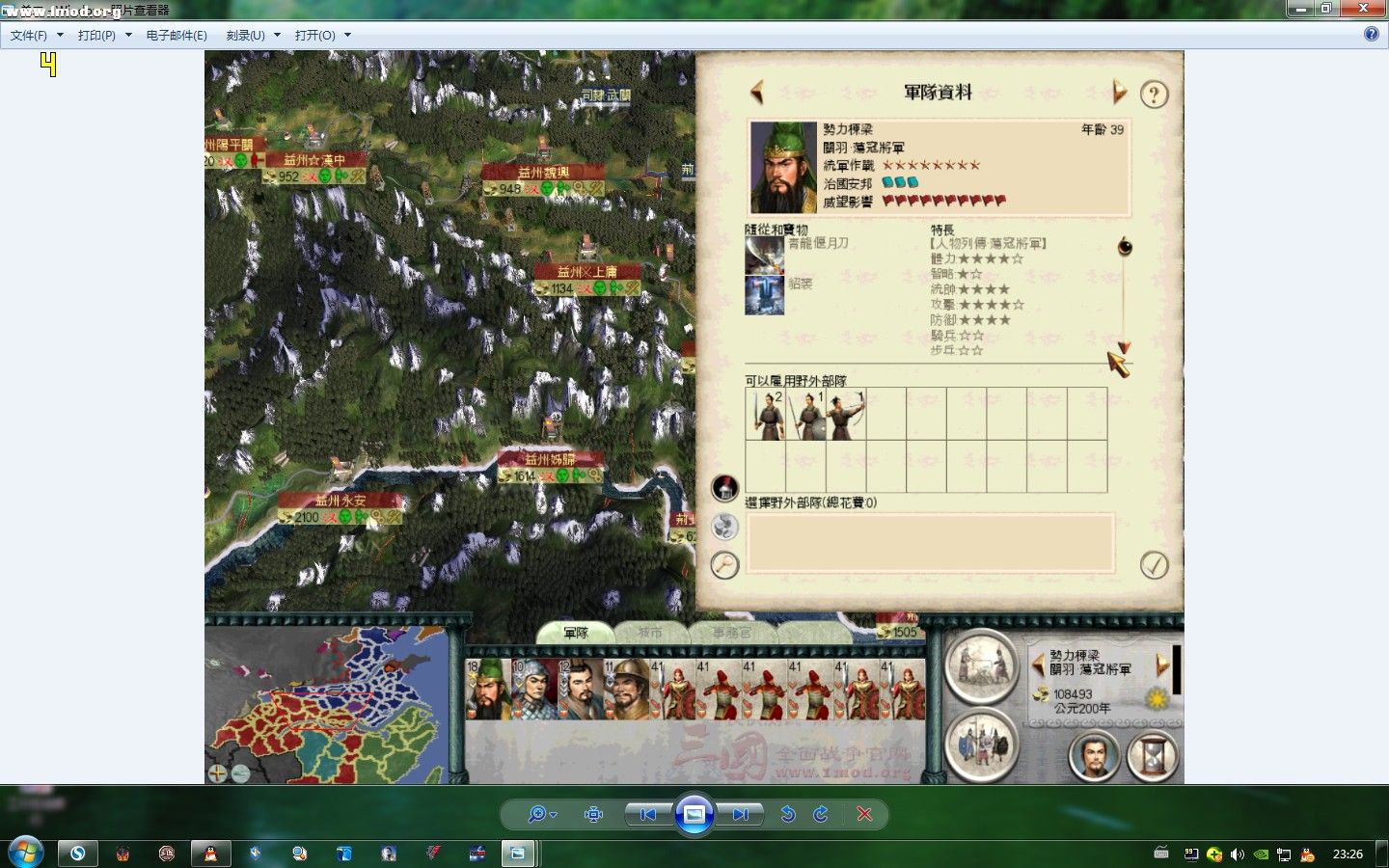The height and width of the screenshot is (868, 1389).
Task: Toggle slideshow playback in Photo Viewer
Action: point(694,814)
